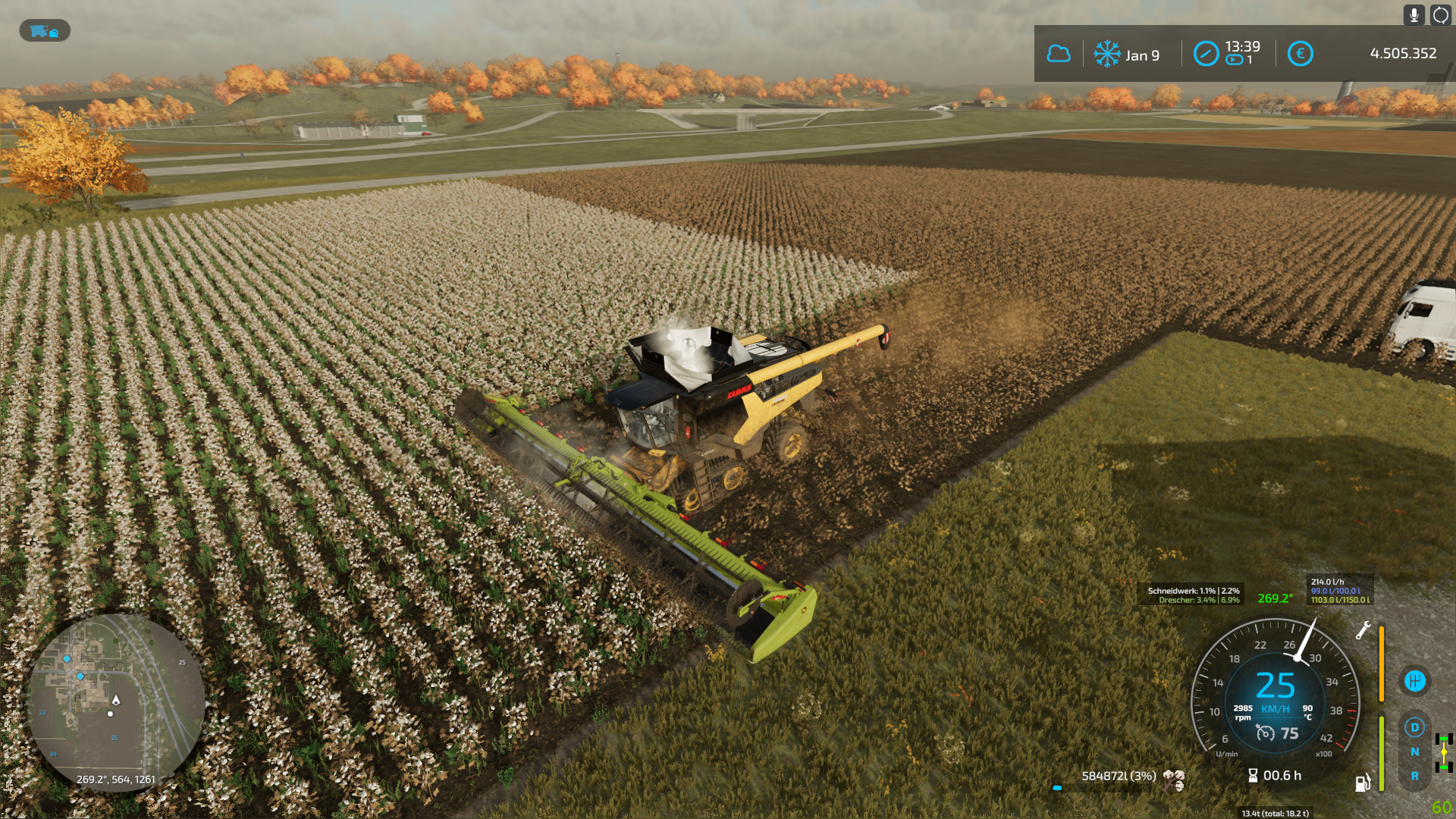Toggle the cruise control speedometer icon
This screenshot has height=819, width=1456.
click(x=1265, y=733)
